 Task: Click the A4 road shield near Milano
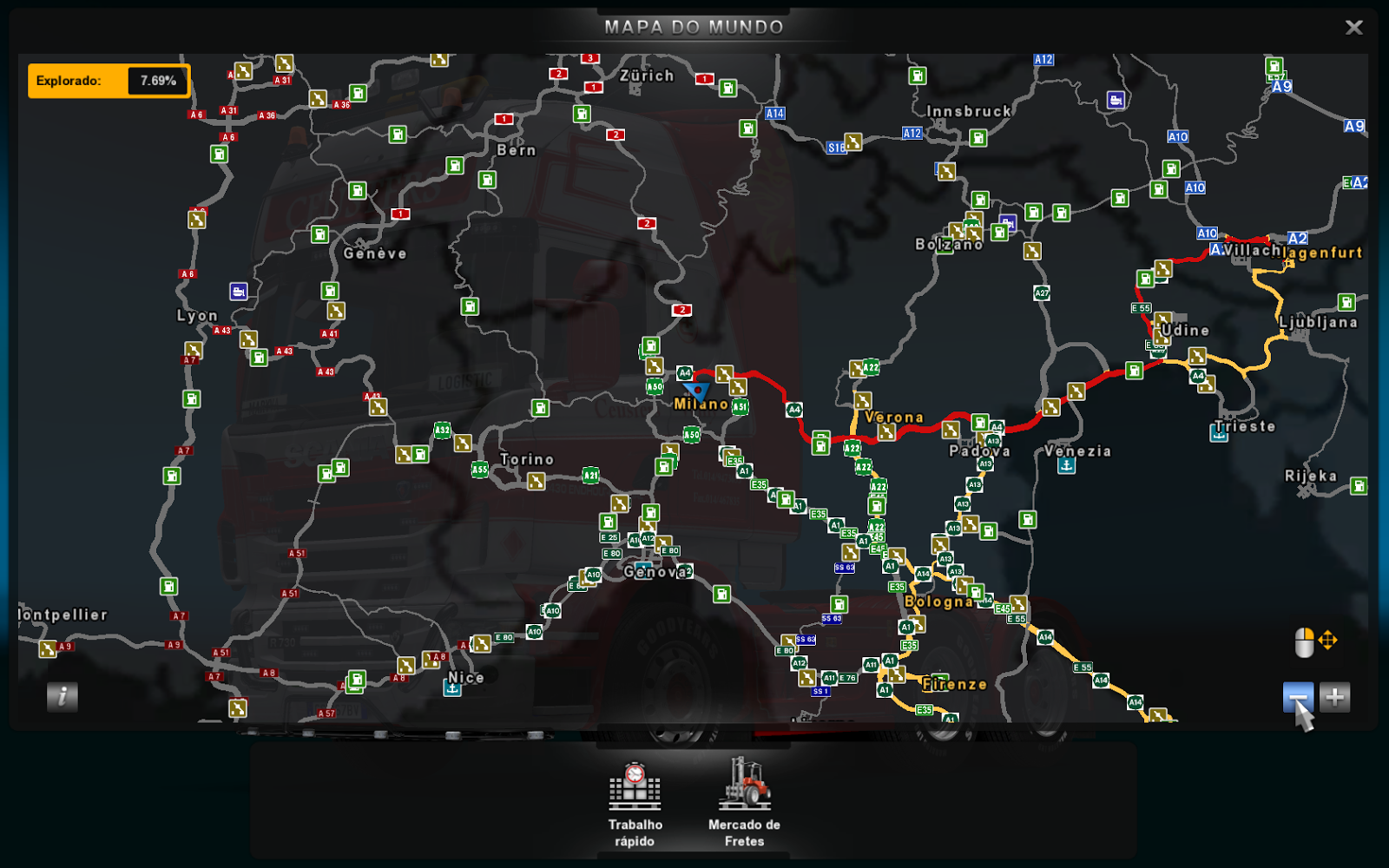[x=685, y=372]
